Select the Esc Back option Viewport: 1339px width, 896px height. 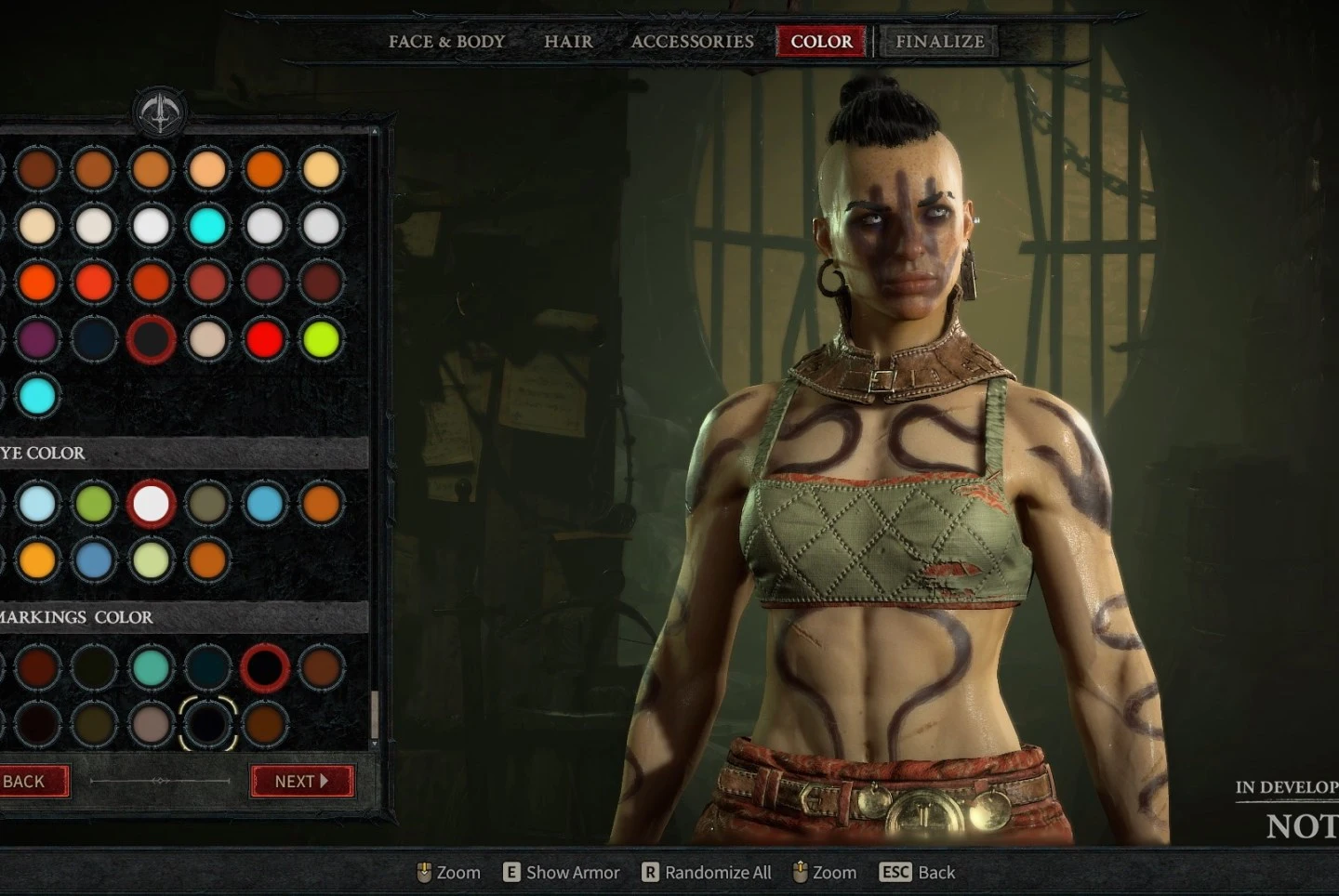[918, 873]
